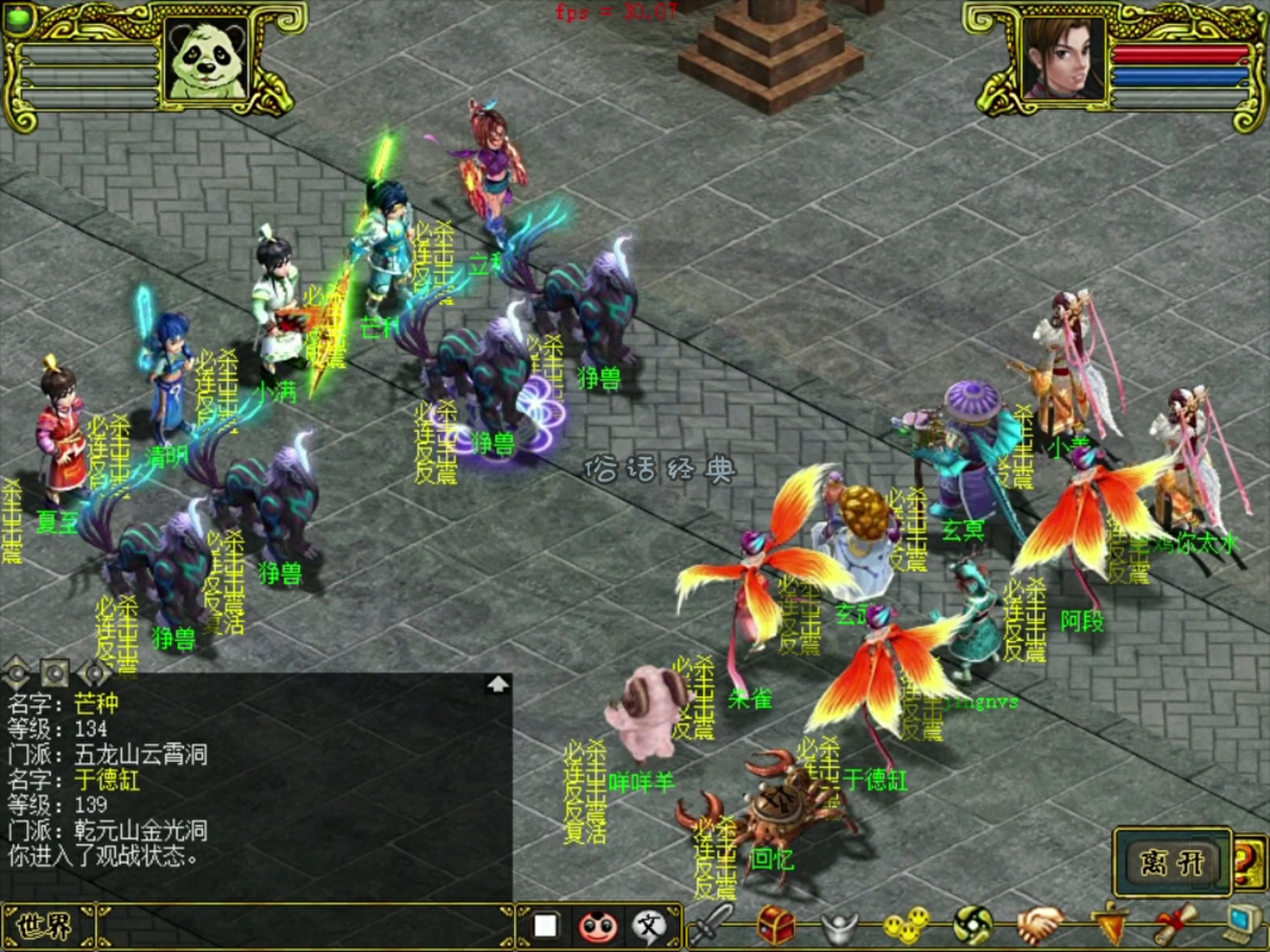Select the 世界 chat channel button
The image size is (1270, 952).
pos(46,926)
